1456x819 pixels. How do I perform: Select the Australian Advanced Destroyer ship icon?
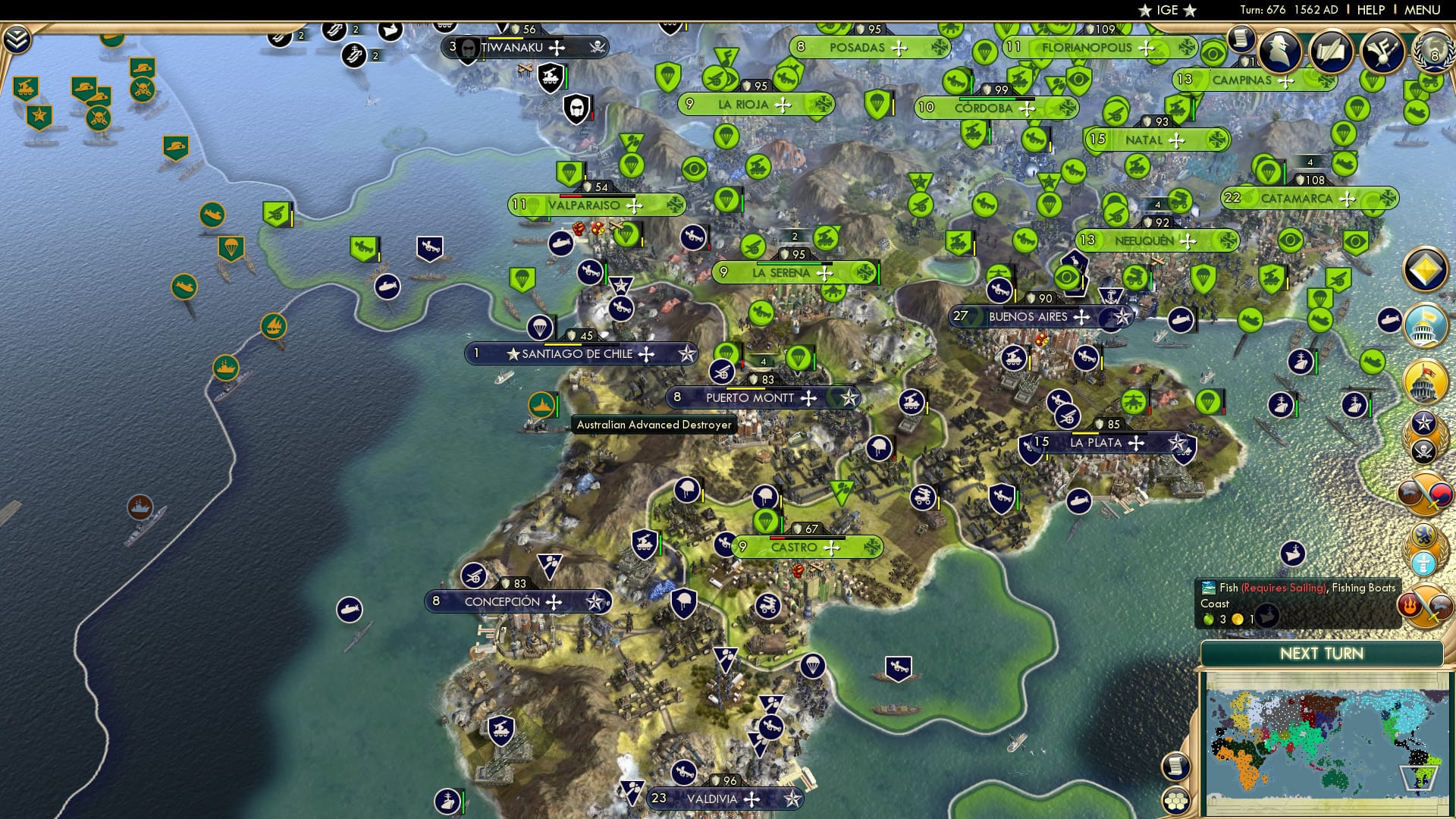[542, 404]
